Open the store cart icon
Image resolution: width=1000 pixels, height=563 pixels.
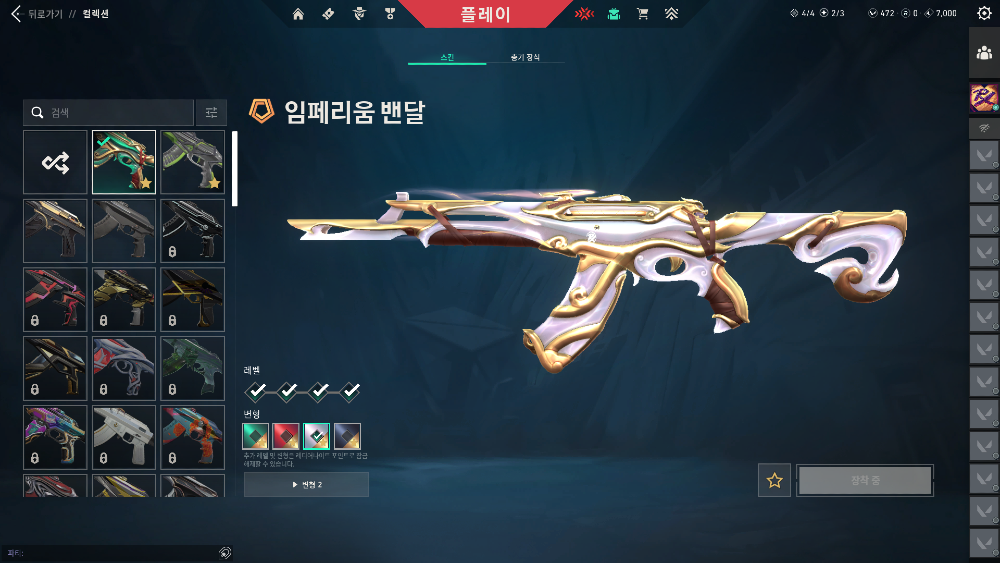[643, 14]
